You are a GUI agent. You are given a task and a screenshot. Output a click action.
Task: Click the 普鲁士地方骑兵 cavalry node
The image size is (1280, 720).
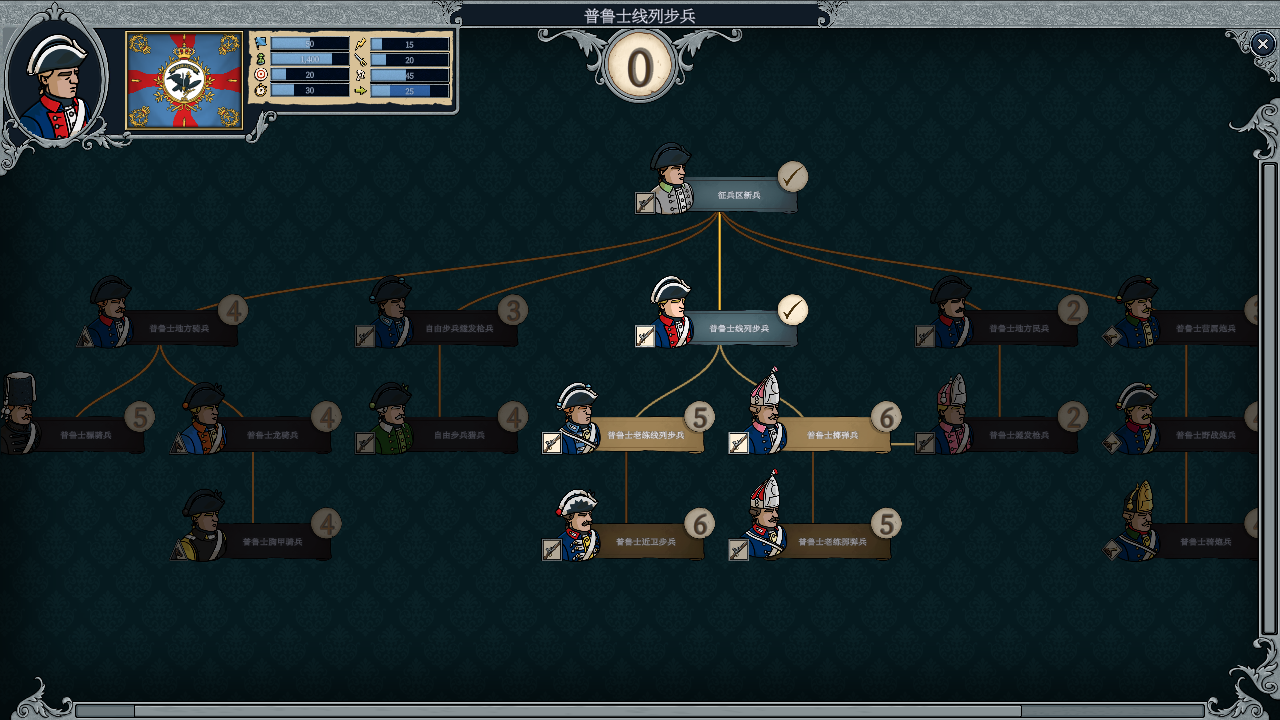point(179,328)
